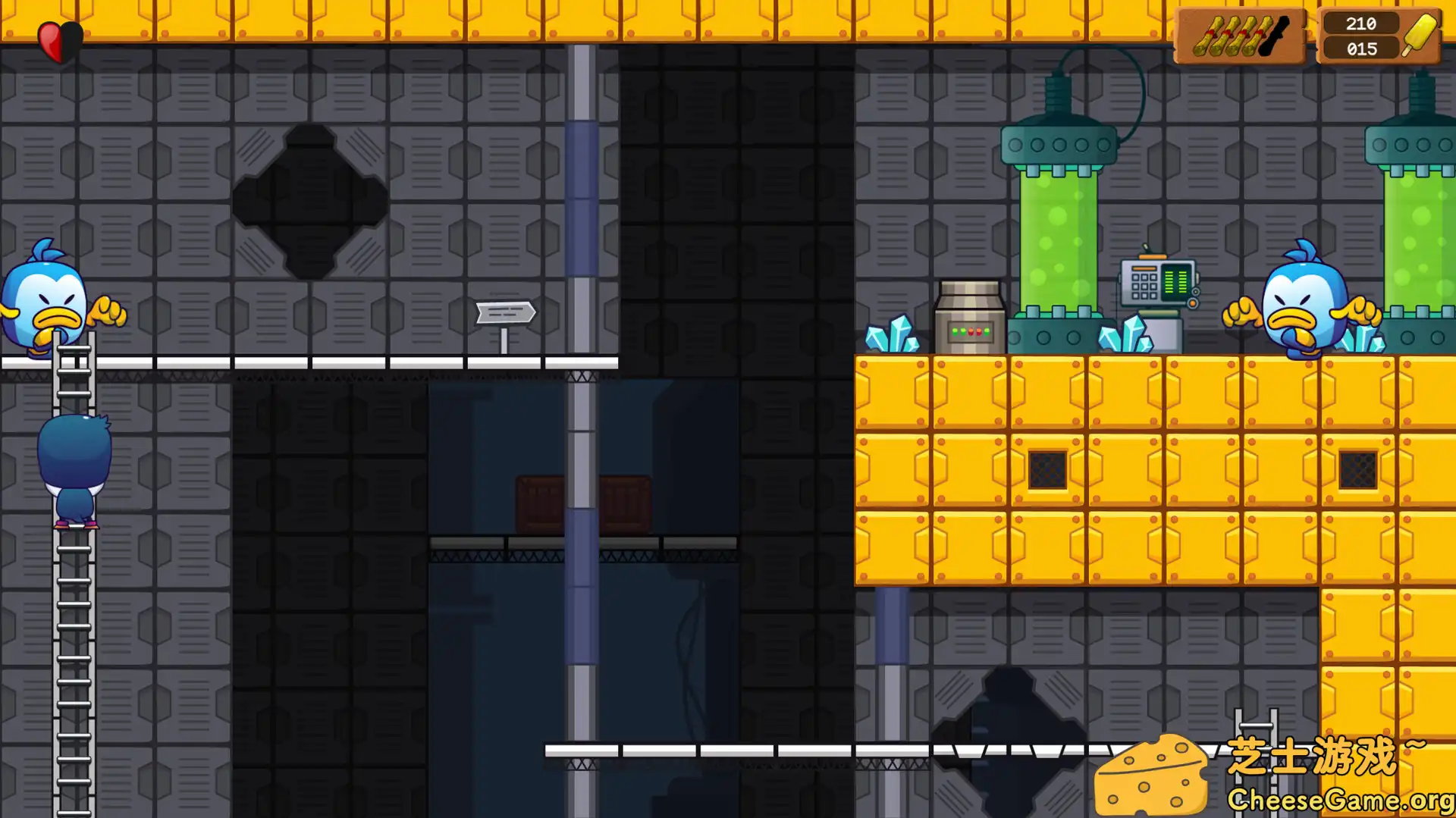Select the counter panel showing 210
The height and width of the screenshot is (818, 1456).
(x=1361, y=23)
